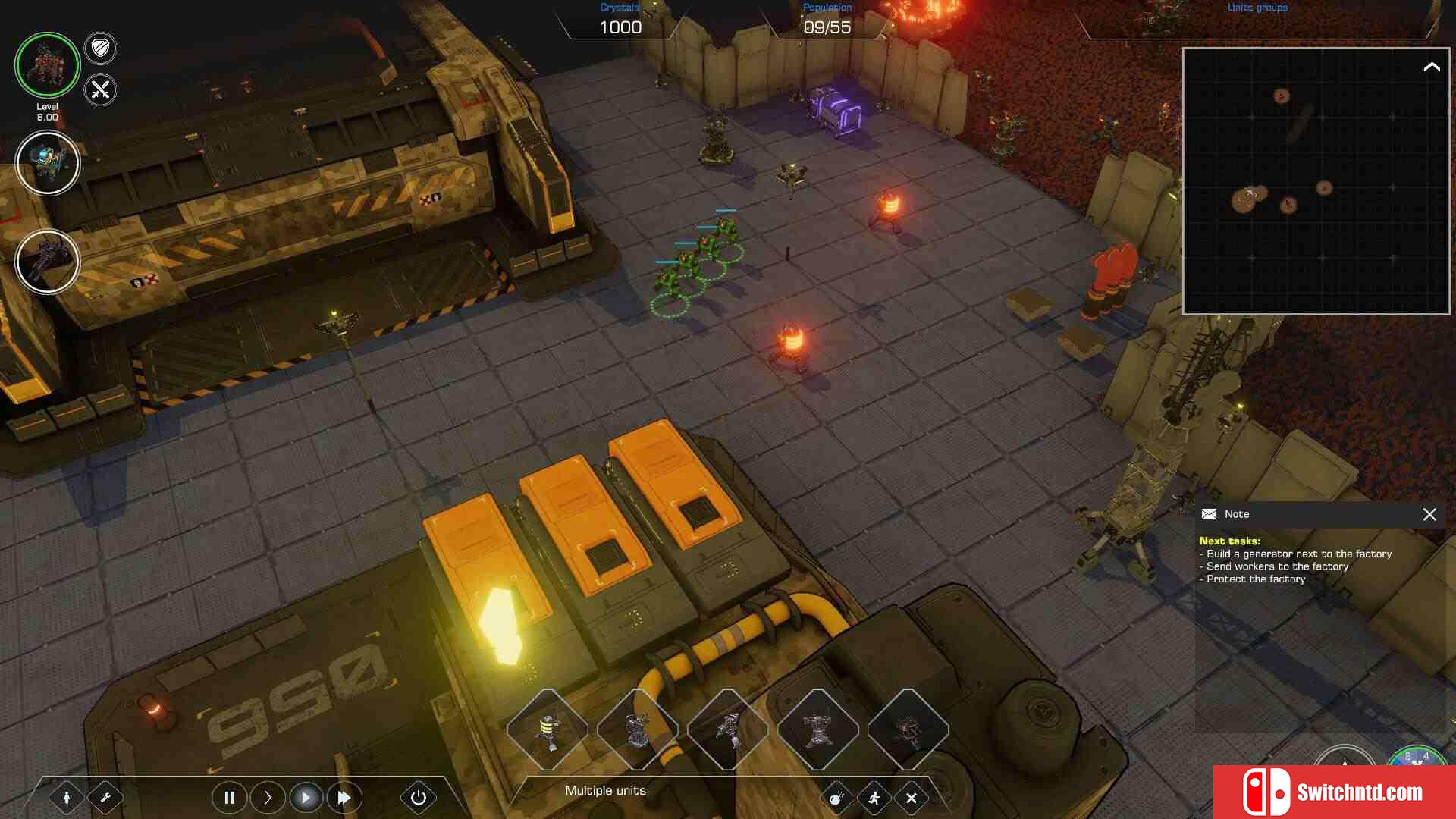Screen dimensions: 1456x819
Task: Select the green-ringed unit portrait
Action: (47, 65)
